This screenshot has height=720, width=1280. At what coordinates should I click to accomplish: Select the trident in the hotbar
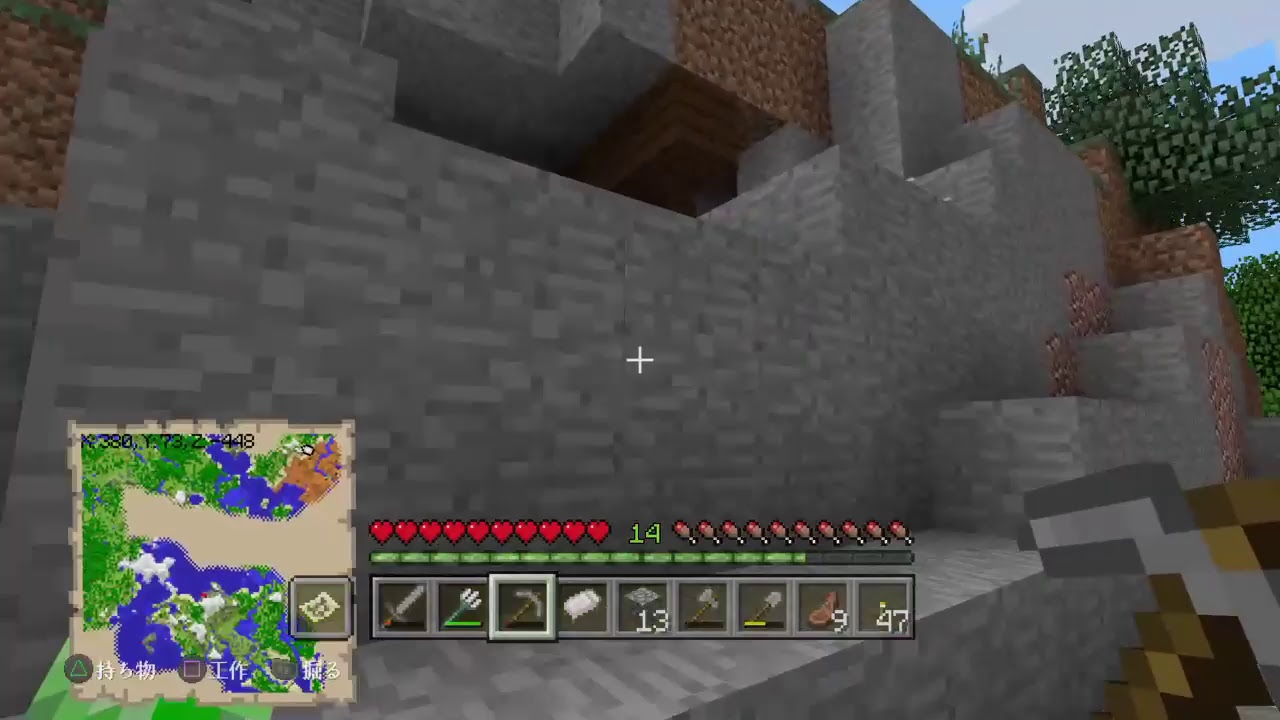(x=464, y=606)
